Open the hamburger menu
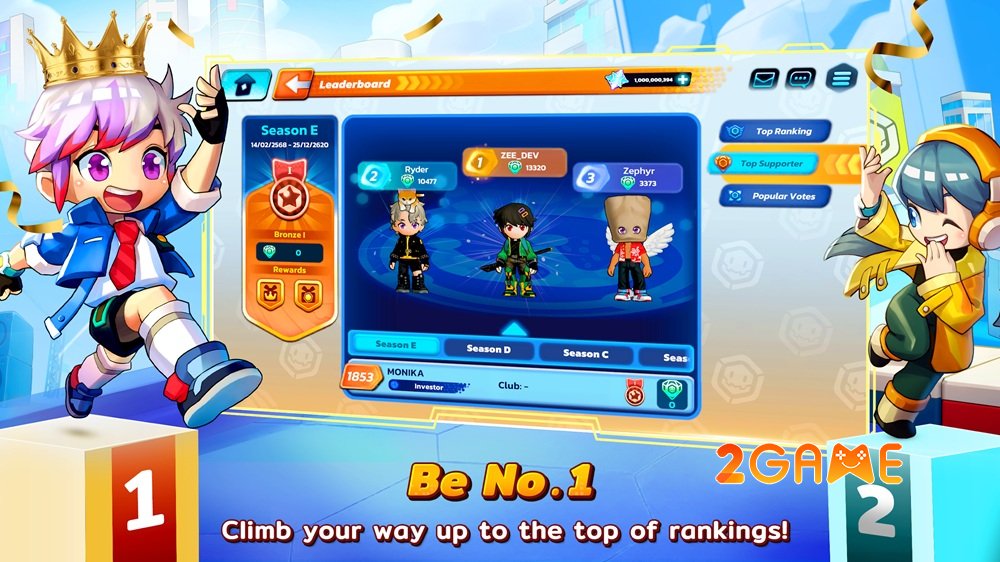Screen dimensions: 1000x562 (x=841, y=78)
